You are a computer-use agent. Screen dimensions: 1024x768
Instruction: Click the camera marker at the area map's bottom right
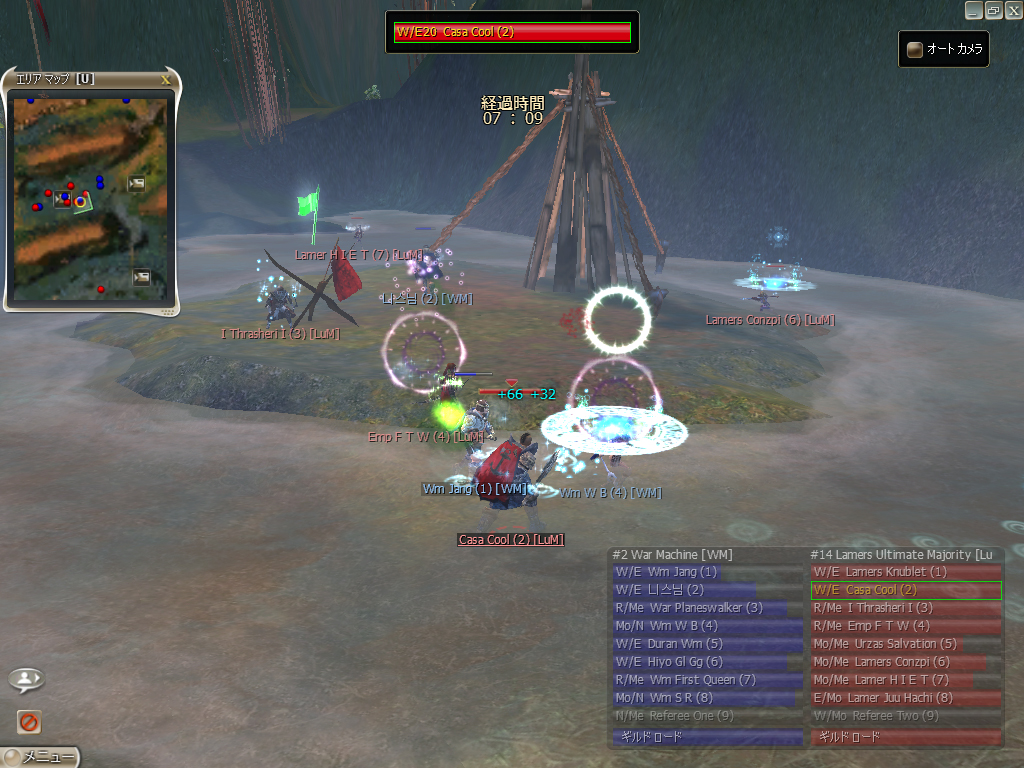pos(141,277)
